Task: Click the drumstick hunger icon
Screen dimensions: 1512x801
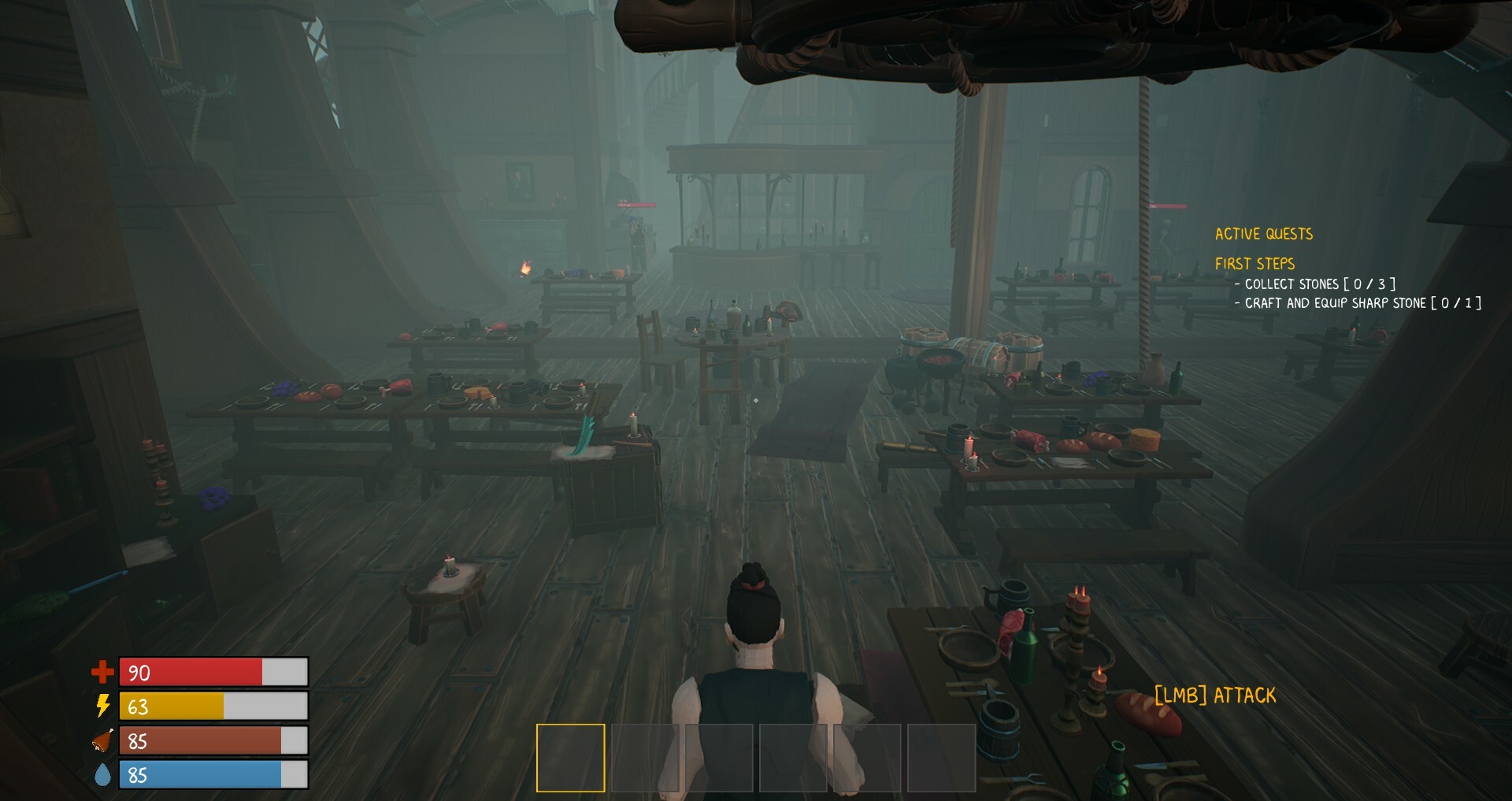Action: [102, 740]
